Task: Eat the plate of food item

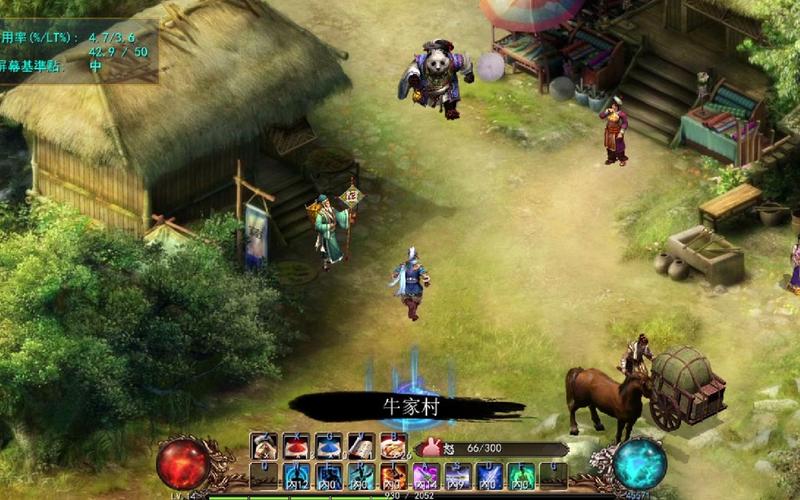Action: click(393, 447)
